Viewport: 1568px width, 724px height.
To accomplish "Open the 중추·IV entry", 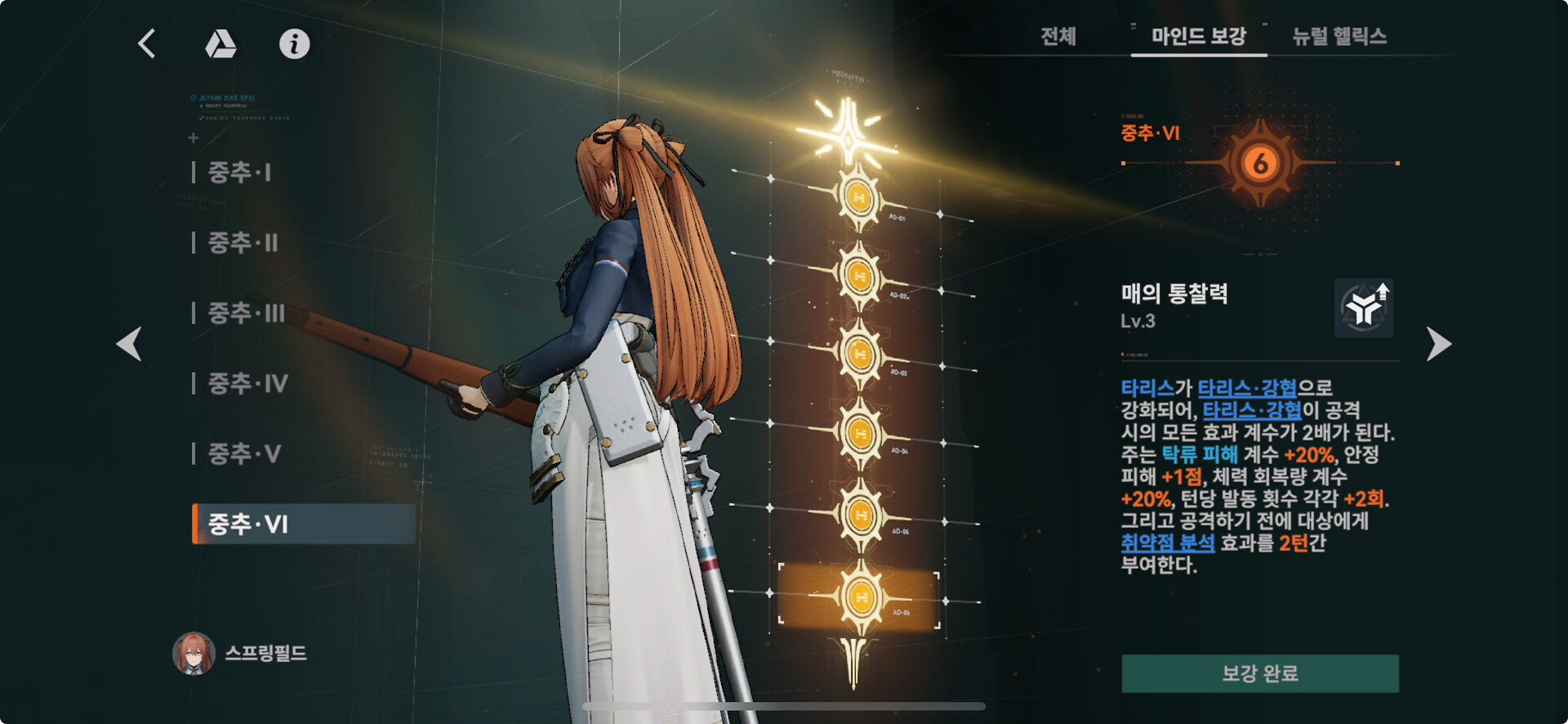I will pos(248,383).
